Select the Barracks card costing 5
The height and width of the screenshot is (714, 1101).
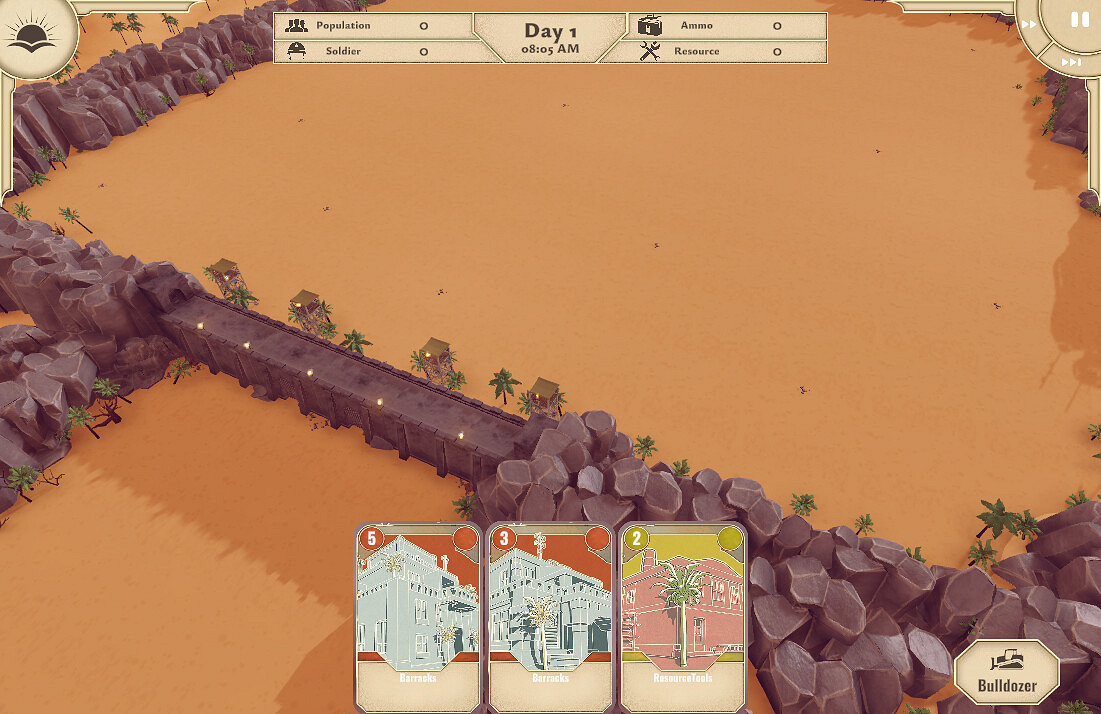(418, 615)
